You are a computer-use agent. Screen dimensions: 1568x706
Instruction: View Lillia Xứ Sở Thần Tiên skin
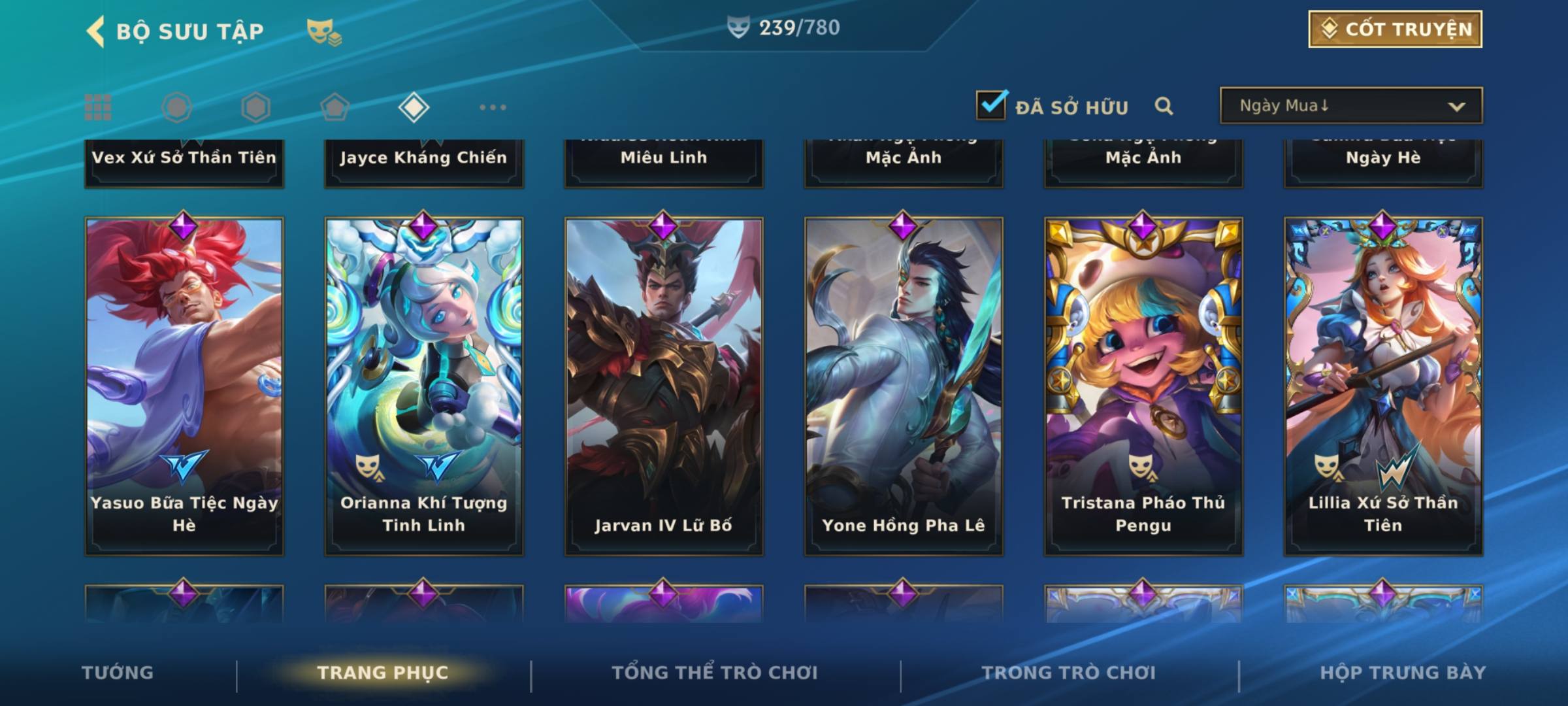[1383, 386]
